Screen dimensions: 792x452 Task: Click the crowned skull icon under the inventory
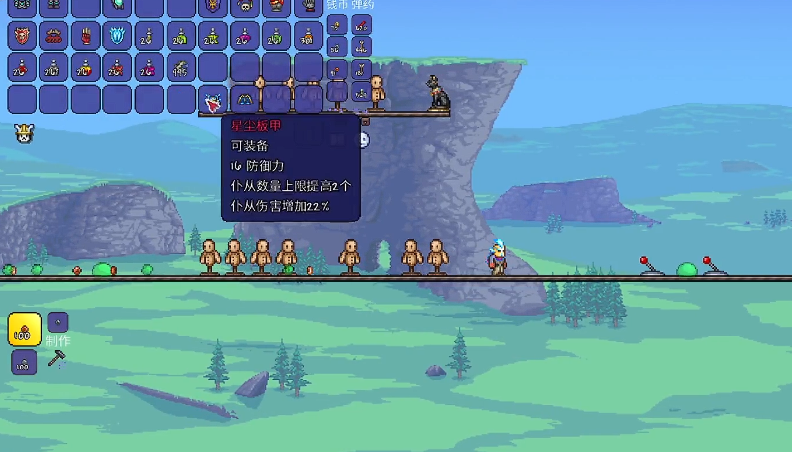pyautogui.click(x=22, y=132)
